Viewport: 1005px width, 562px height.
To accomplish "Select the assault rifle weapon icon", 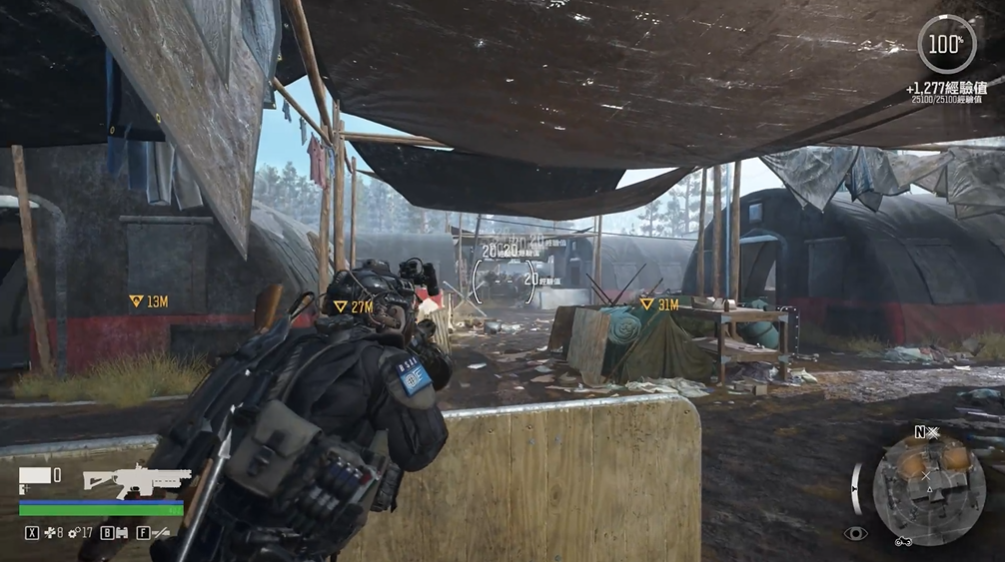I will pyautogui.click(x=136, y=479).
